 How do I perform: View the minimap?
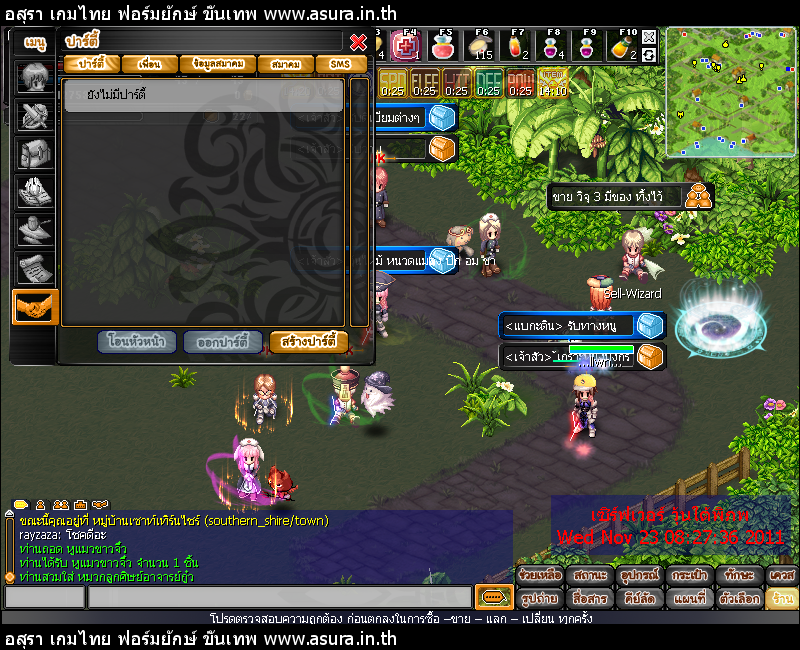click(x=731, y=92)
